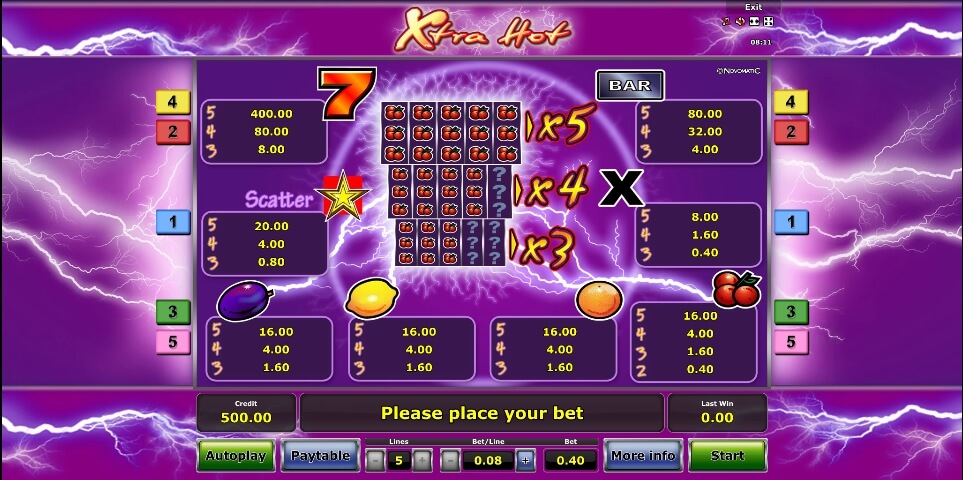Open the Autoplay option
Screen dimensions: 963x480
pyautogui.click(x=235, y=456)
